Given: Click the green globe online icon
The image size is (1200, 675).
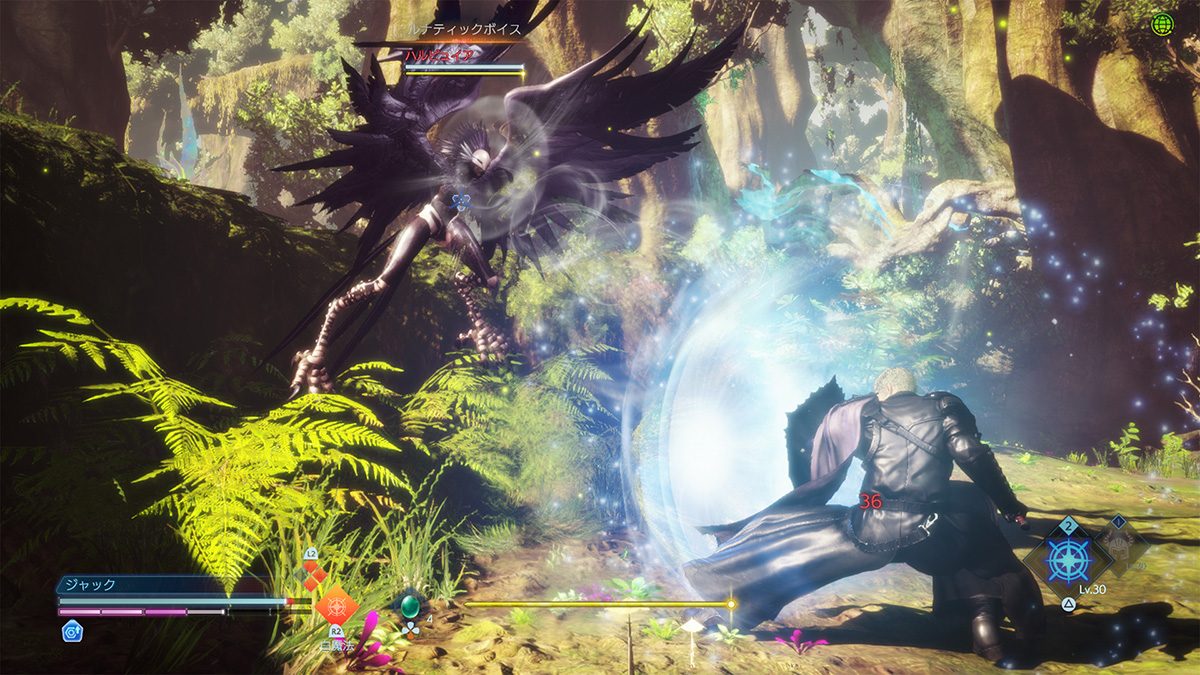Looking at the screenshot, I should click(x=1161, y=24).
